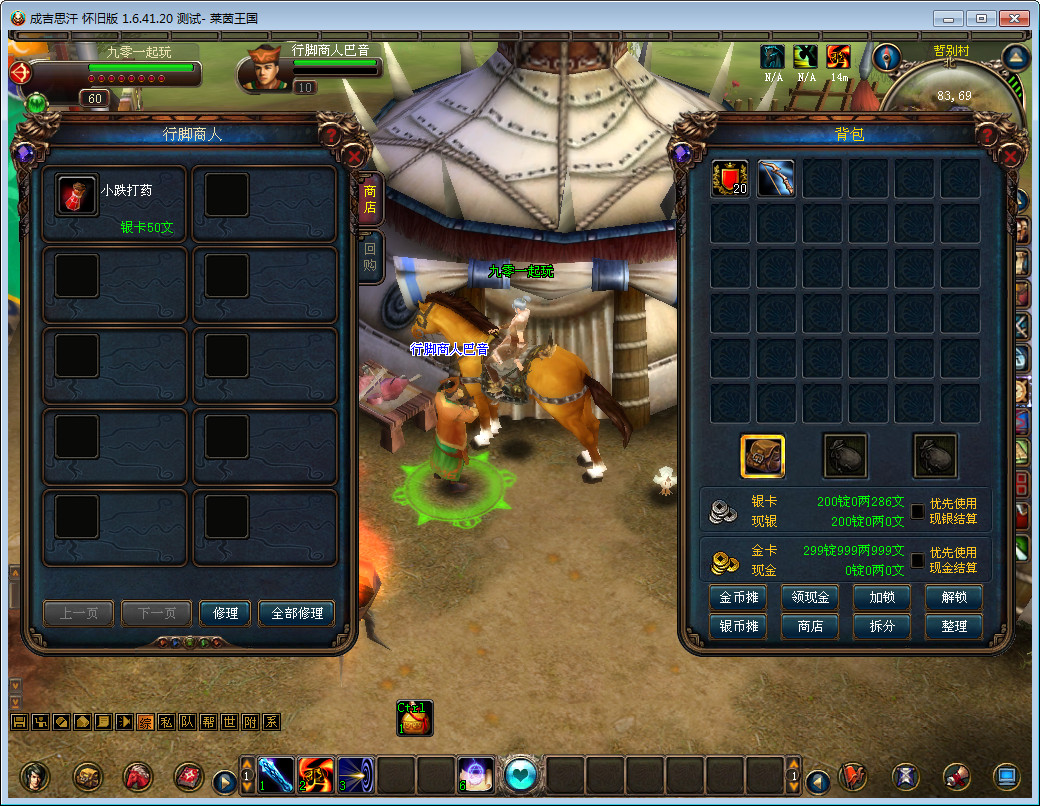Open the 银币摊 silver stall
This screenshot has height=806, width=1040.
738,626
